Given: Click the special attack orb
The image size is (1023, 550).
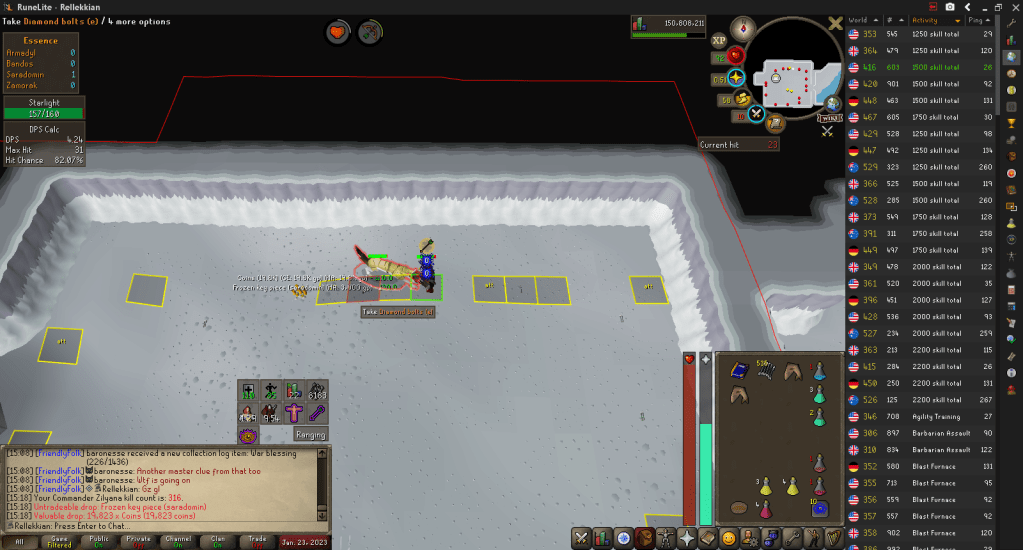Looking at the screenshot, I should pos(756,114).
